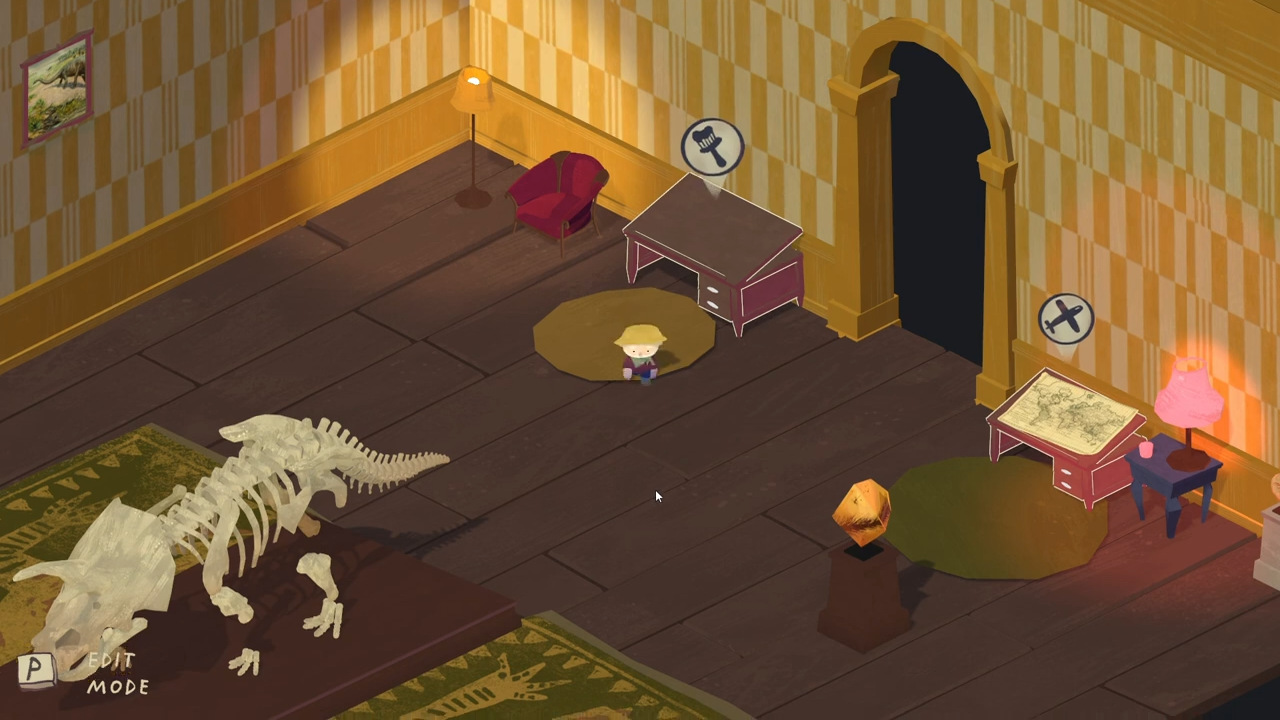Select the fossil brush marker above the desk

click(x=712, y=146)
